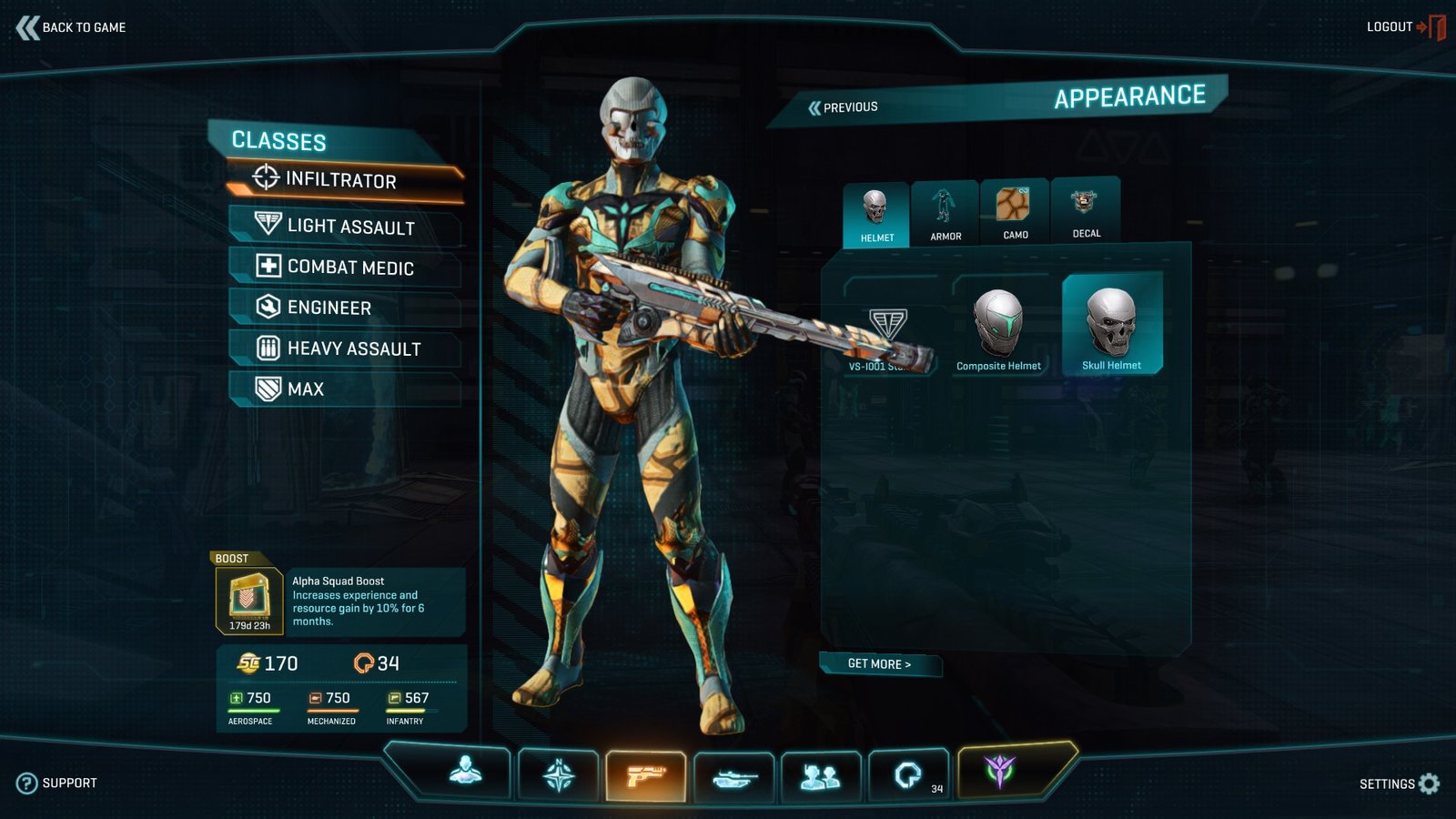Image resolution: width=1456 pixels, height=819 pixels.
Task: Select the Skull Helmet item
Action: point(1111,326)
